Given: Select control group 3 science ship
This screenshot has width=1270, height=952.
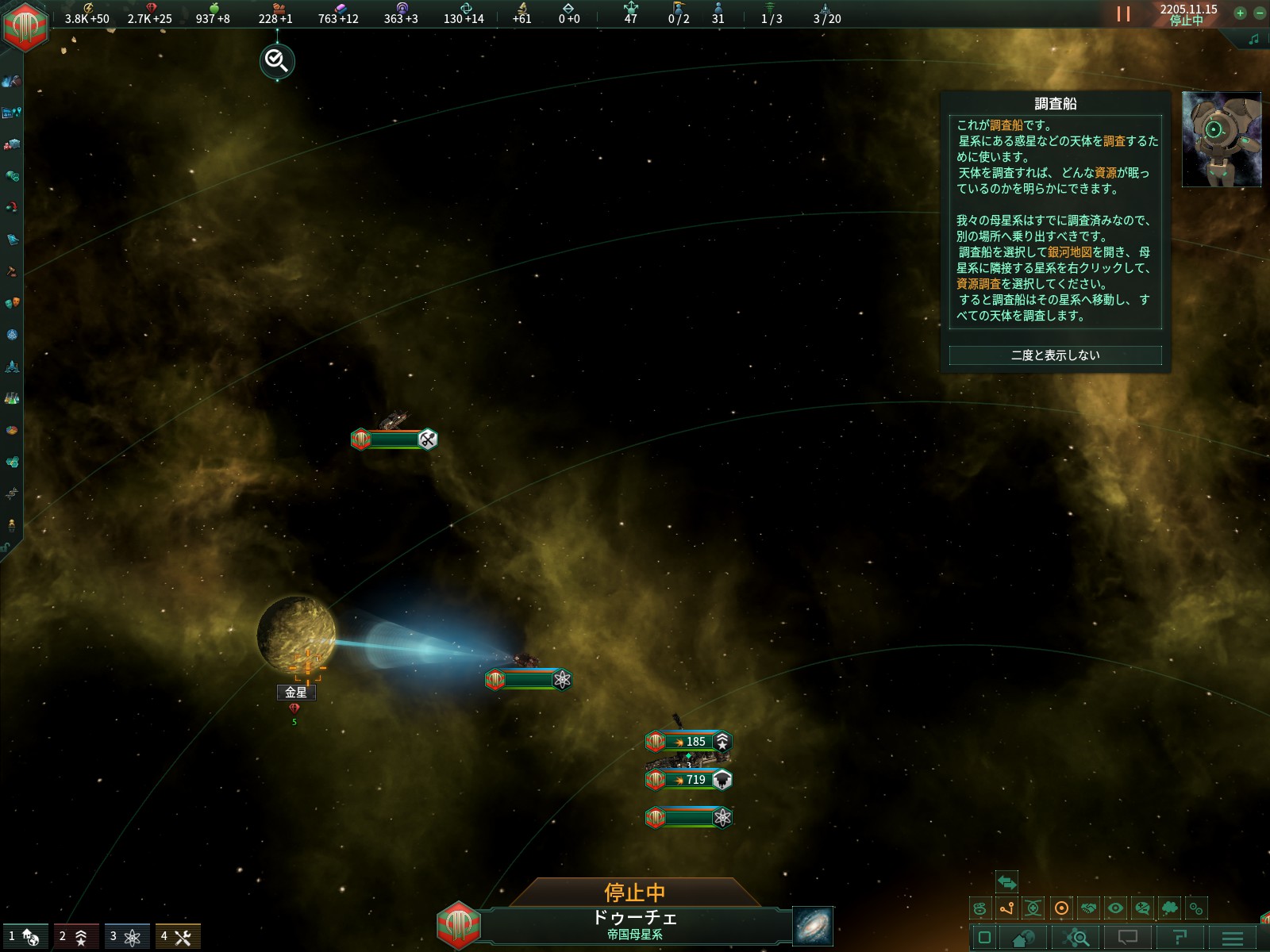Looking at the screenshot, I should click(x=126, y=937).
